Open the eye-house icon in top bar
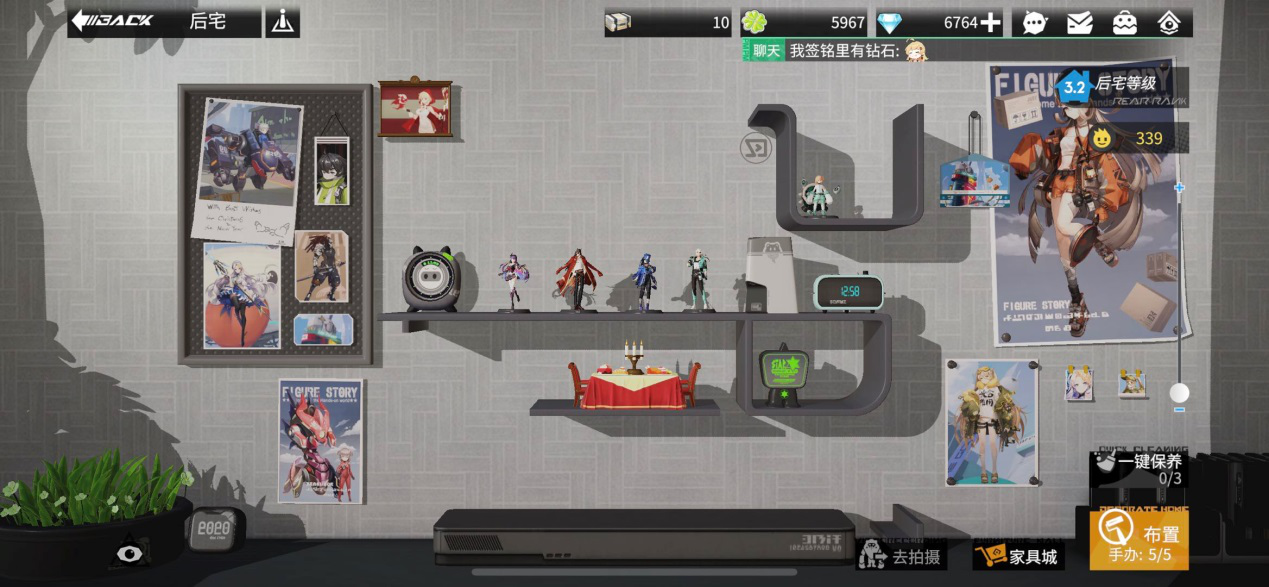The width and height of the screenshot is (1269, 587). [x=1169, y=22]
